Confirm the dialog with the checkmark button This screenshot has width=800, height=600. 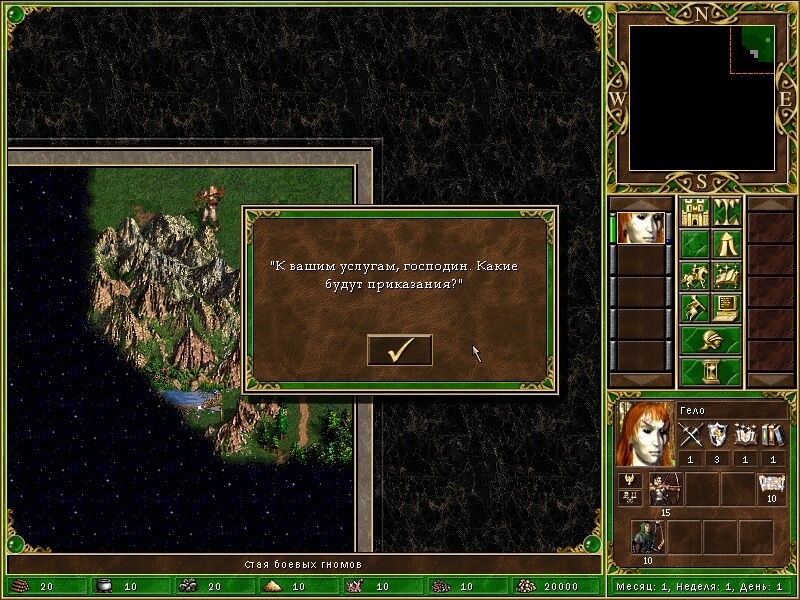pos(400,350)
